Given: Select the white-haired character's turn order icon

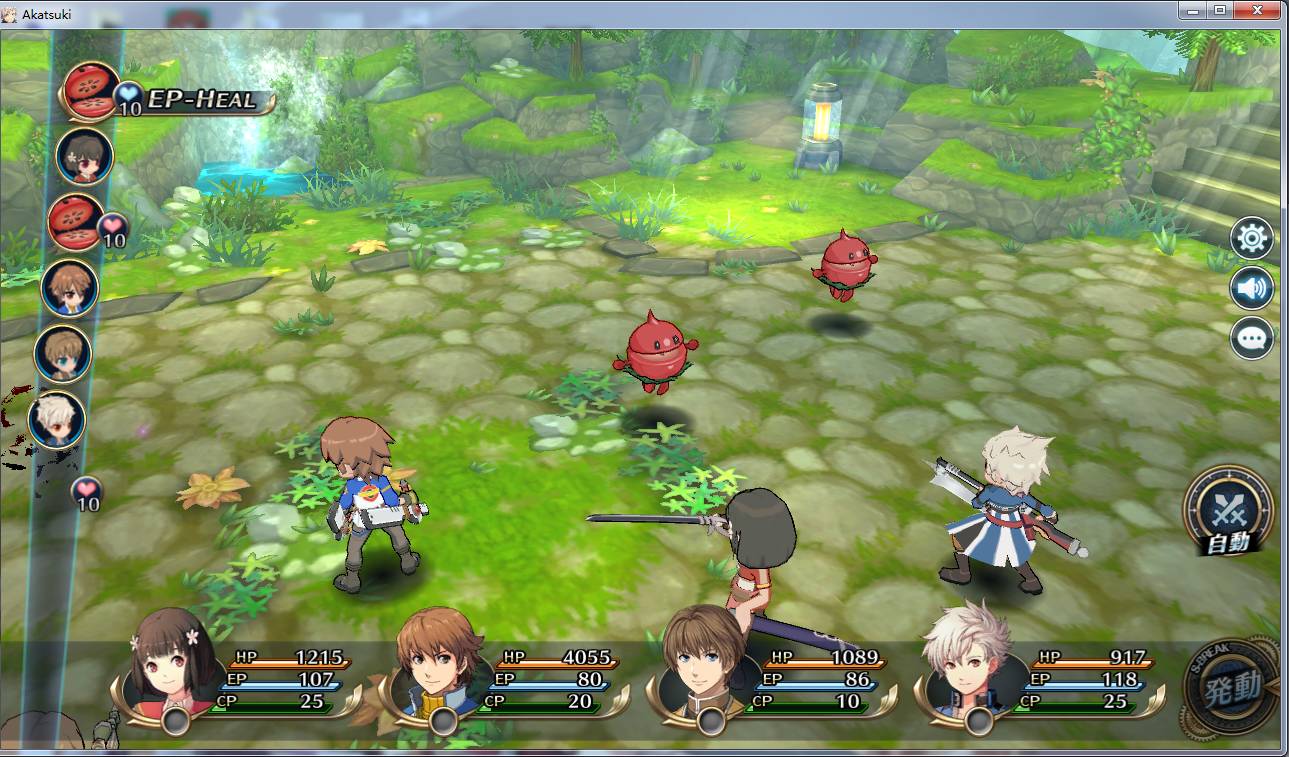Looking at the screenshot, I should 56,420.
